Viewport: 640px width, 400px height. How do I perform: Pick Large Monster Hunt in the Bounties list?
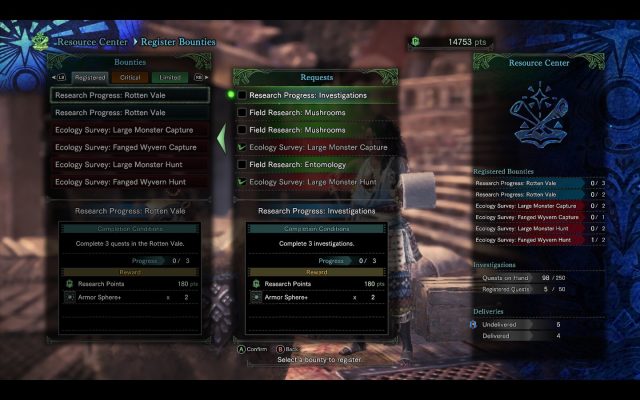tap(130, 164)
